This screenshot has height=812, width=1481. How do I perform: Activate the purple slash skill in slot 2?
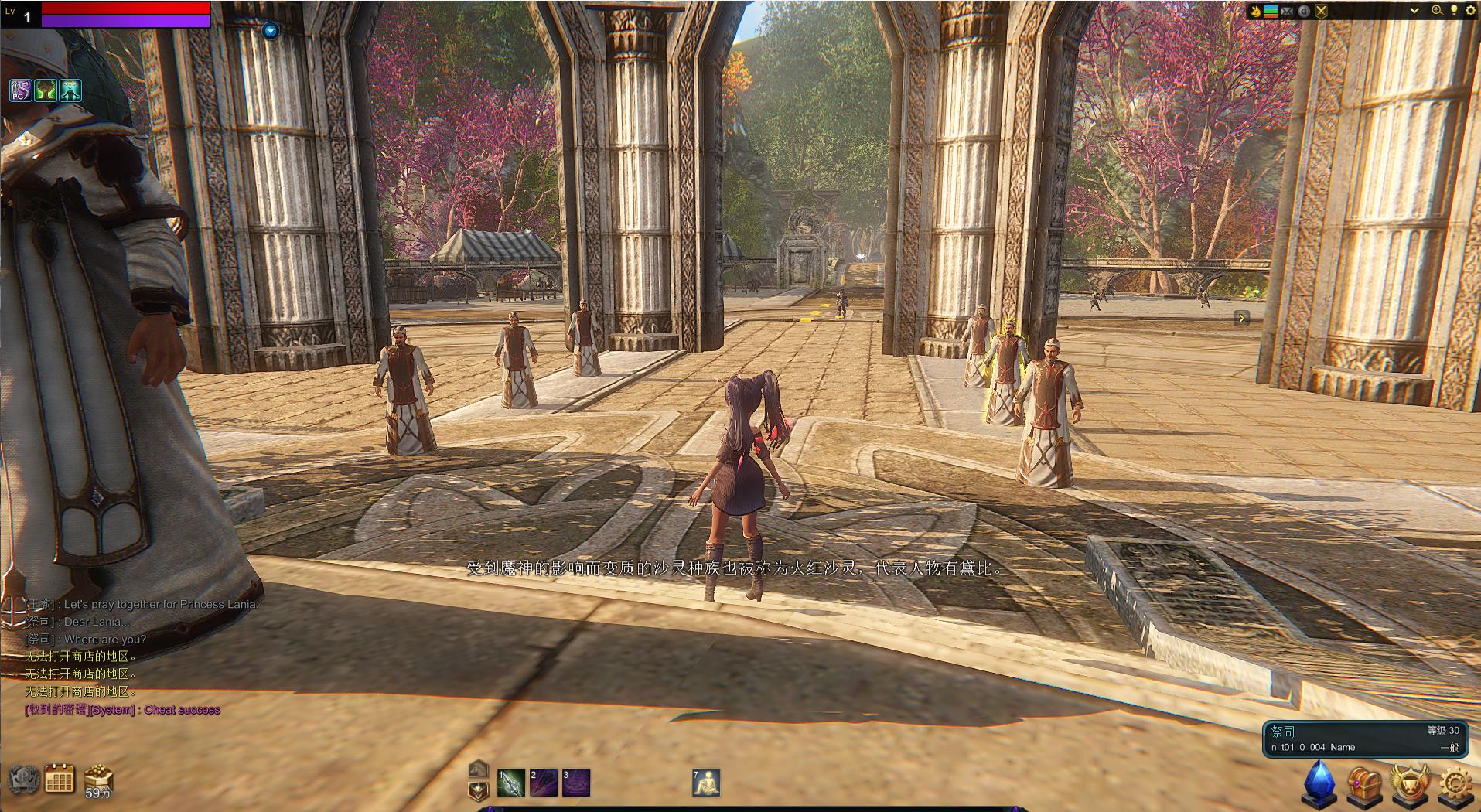[543, 783]
